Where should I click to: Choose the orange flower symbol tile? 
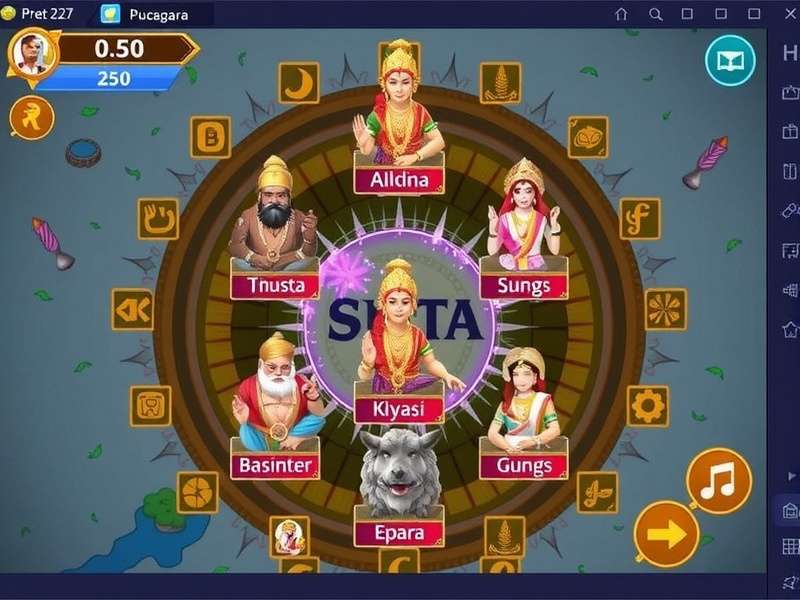coord(665,309)
